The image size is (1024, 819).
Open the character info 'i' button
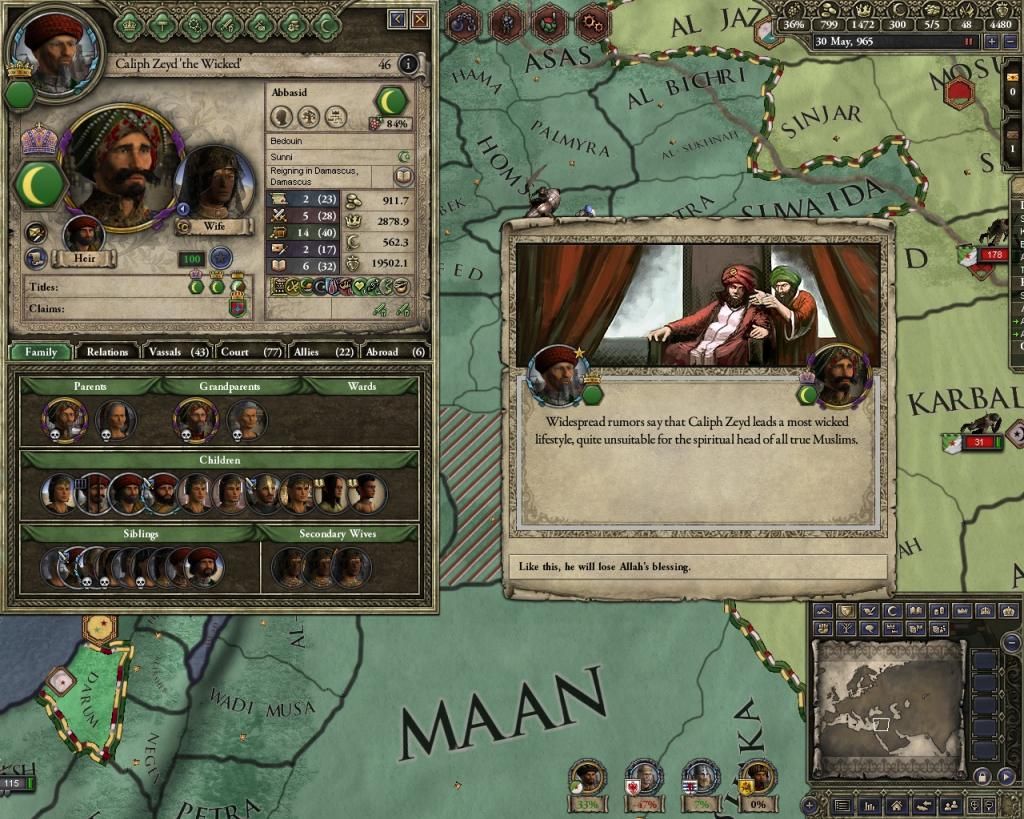[408, 65]
